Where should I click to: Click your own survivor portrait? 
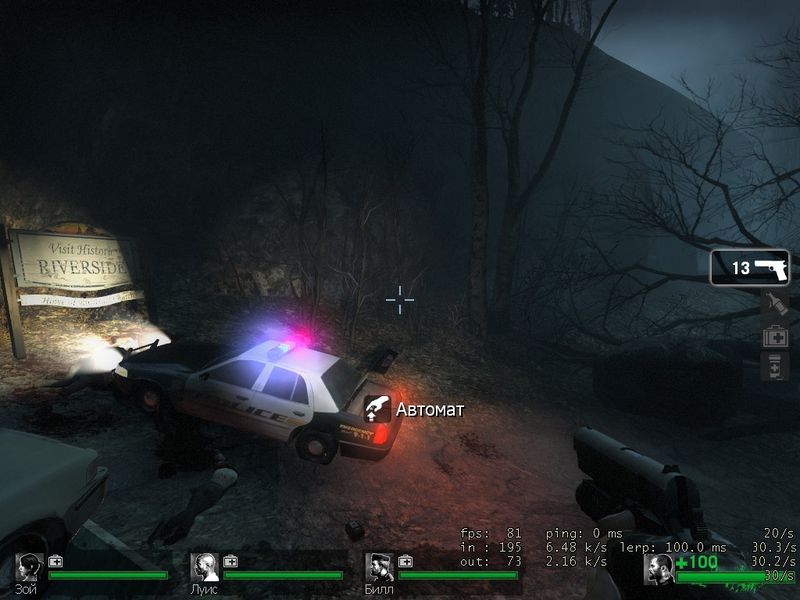point(658,569)
